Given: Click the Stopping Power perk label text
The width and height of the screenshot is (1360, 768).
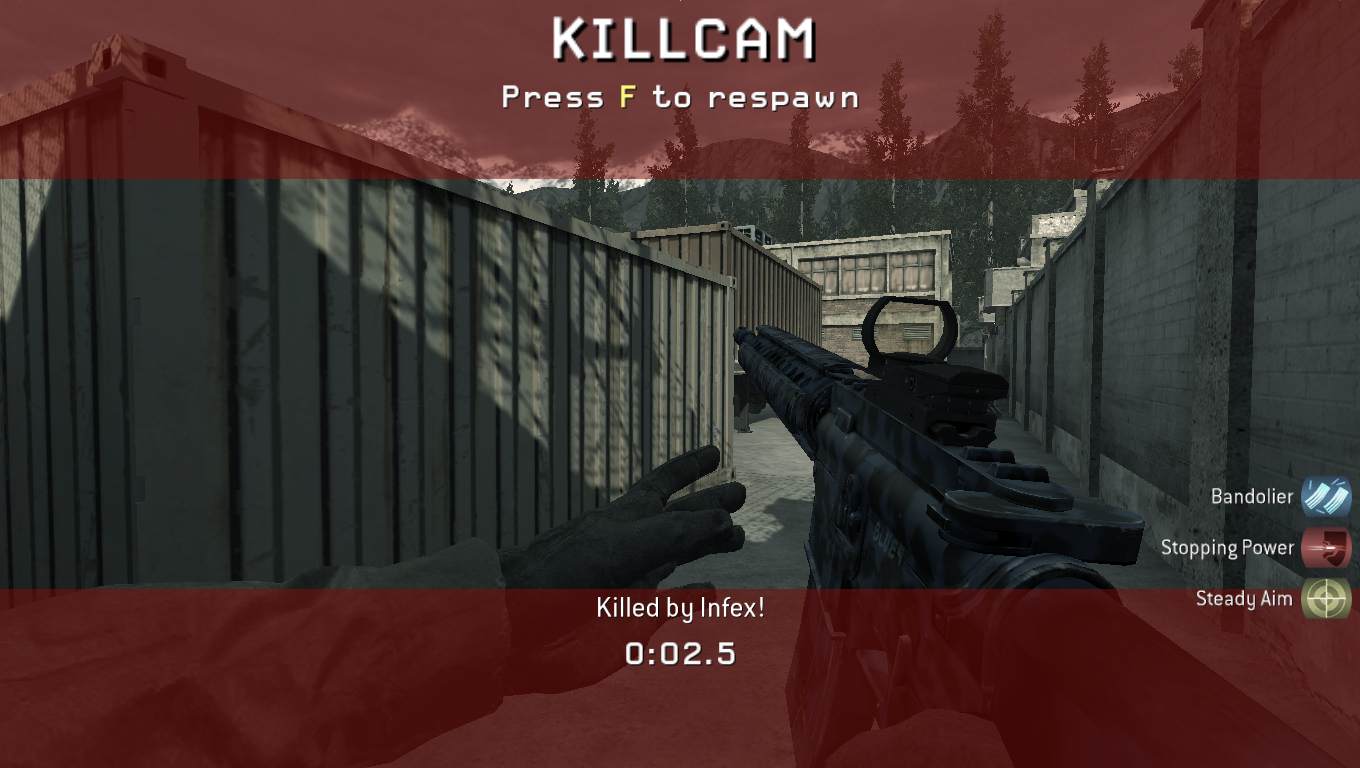Looking at the screenshot, I should pyautogui.click(x=1227, y=547).
